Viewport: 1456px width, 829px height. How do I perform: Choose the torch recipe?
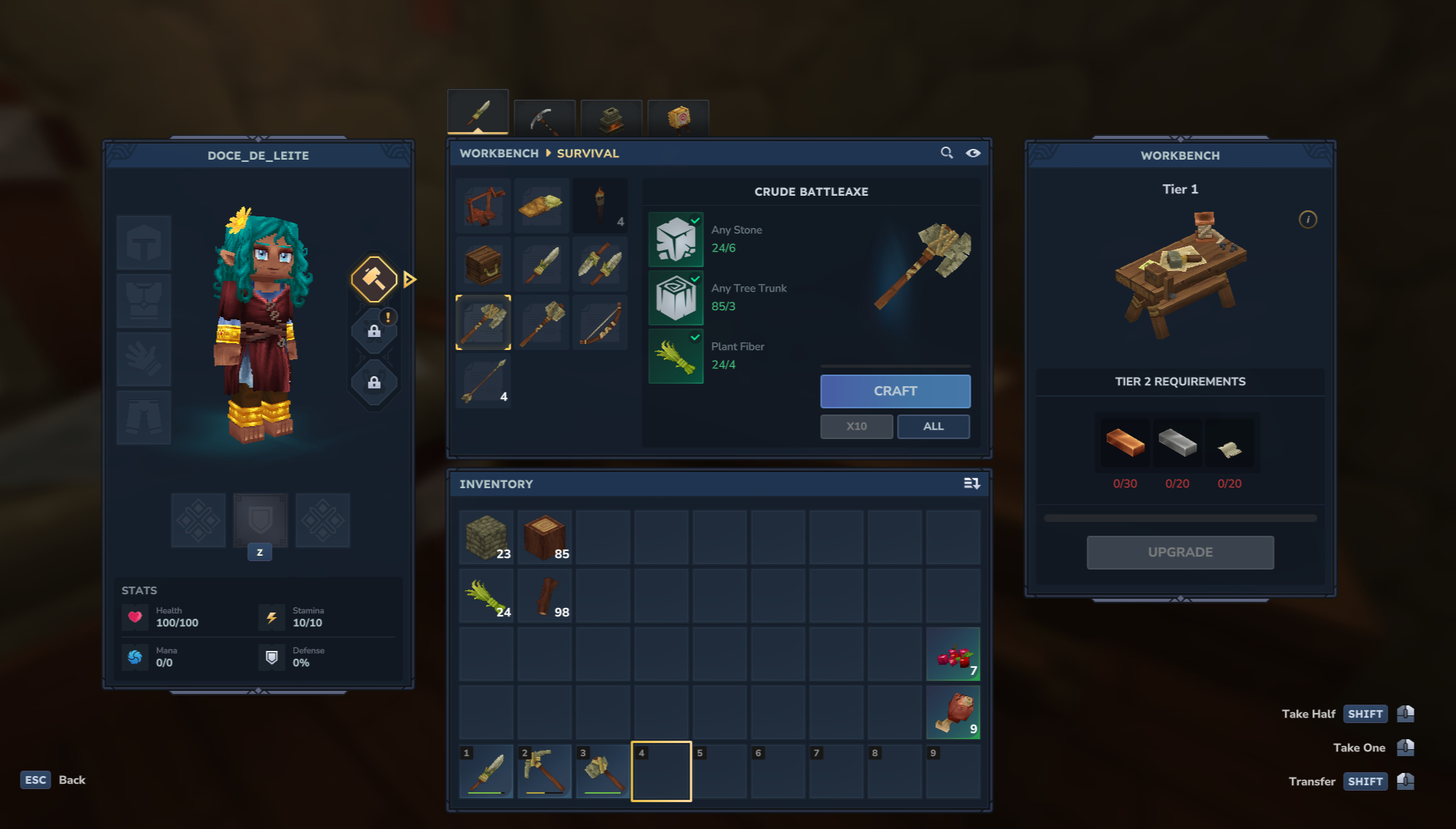click(x=600, y=206)
